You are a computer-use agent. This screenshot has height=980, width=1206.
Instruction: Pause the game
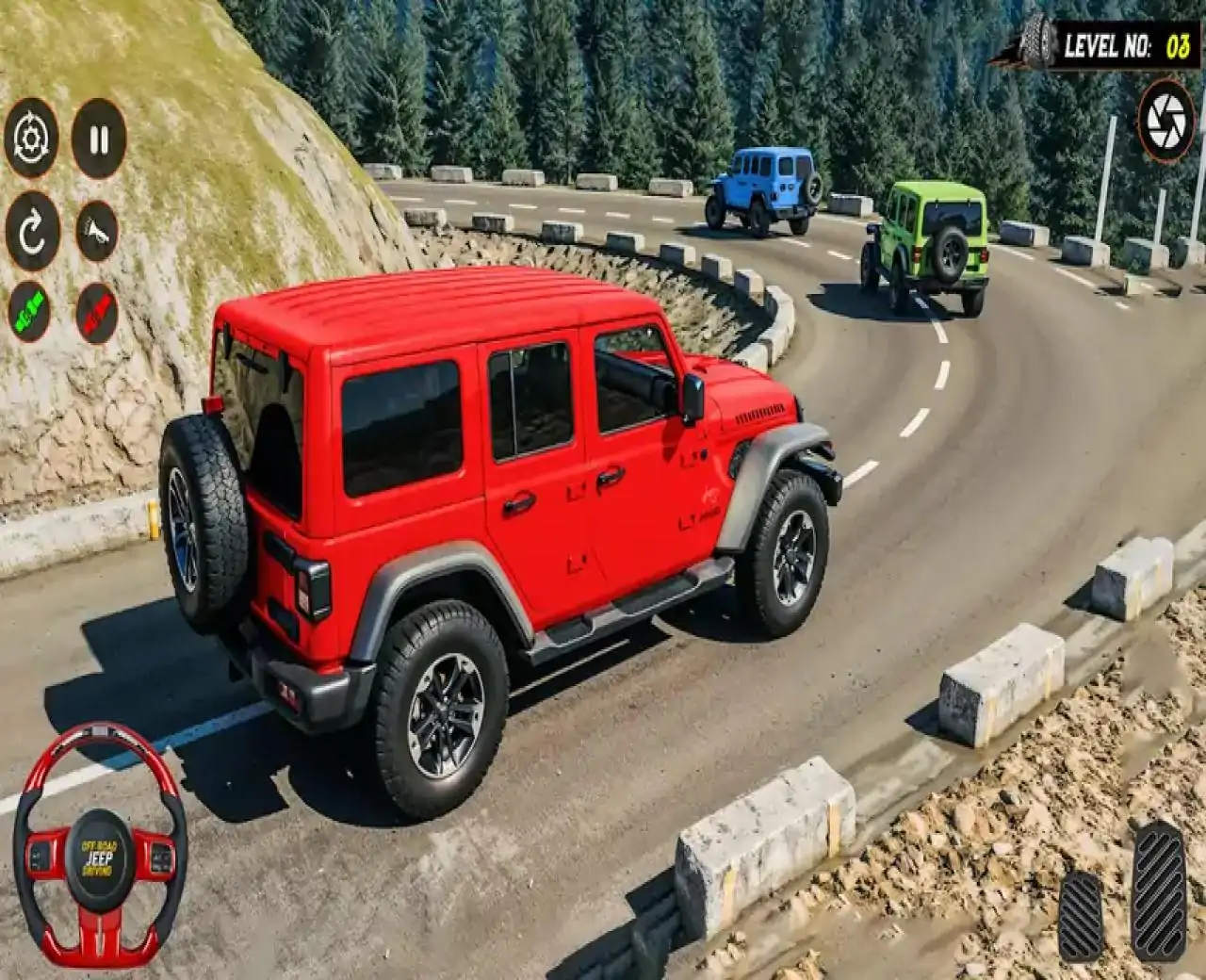[99, 139]
